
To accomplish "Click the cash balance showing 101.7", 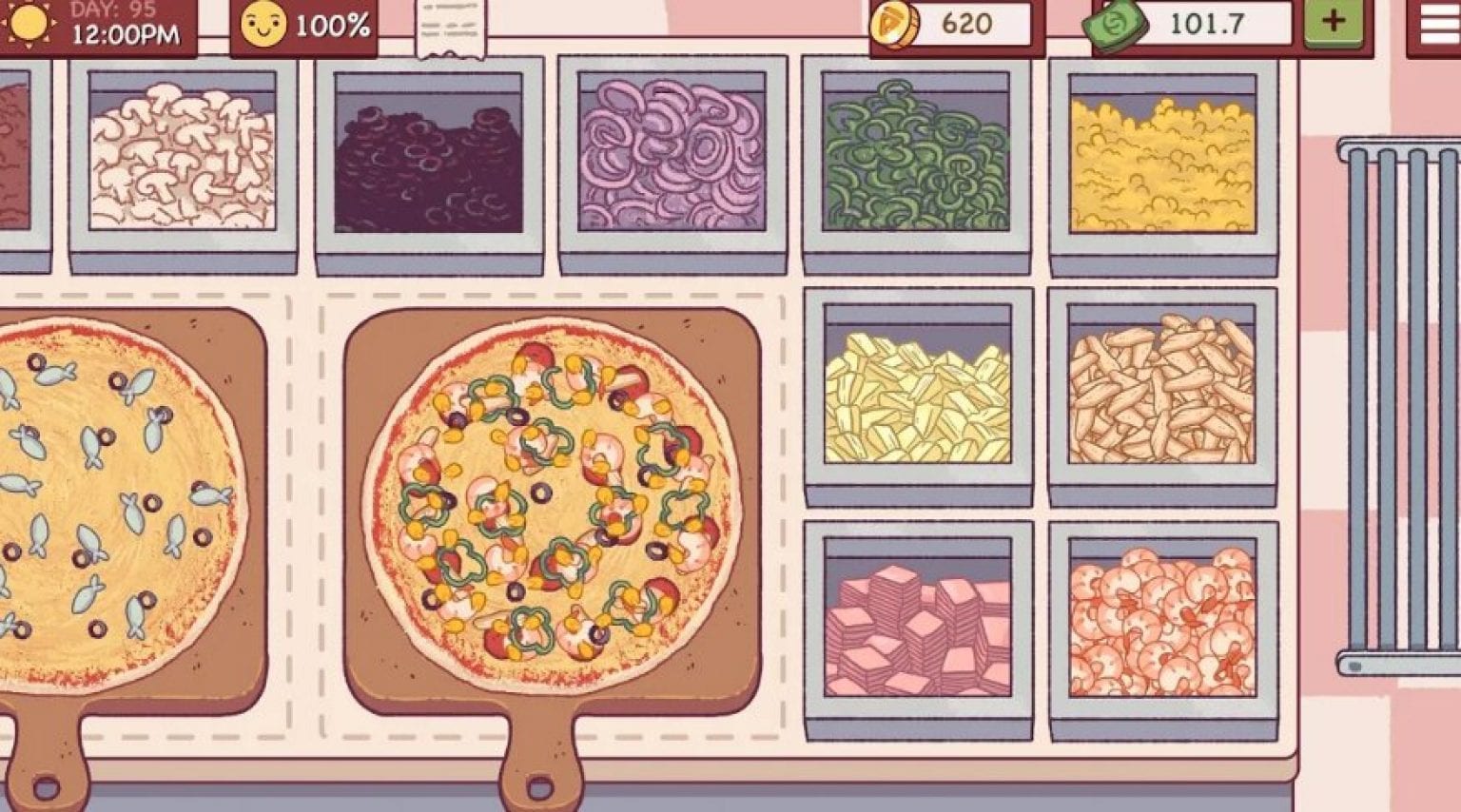I will pyautogui.click(x=1208, y=23).
